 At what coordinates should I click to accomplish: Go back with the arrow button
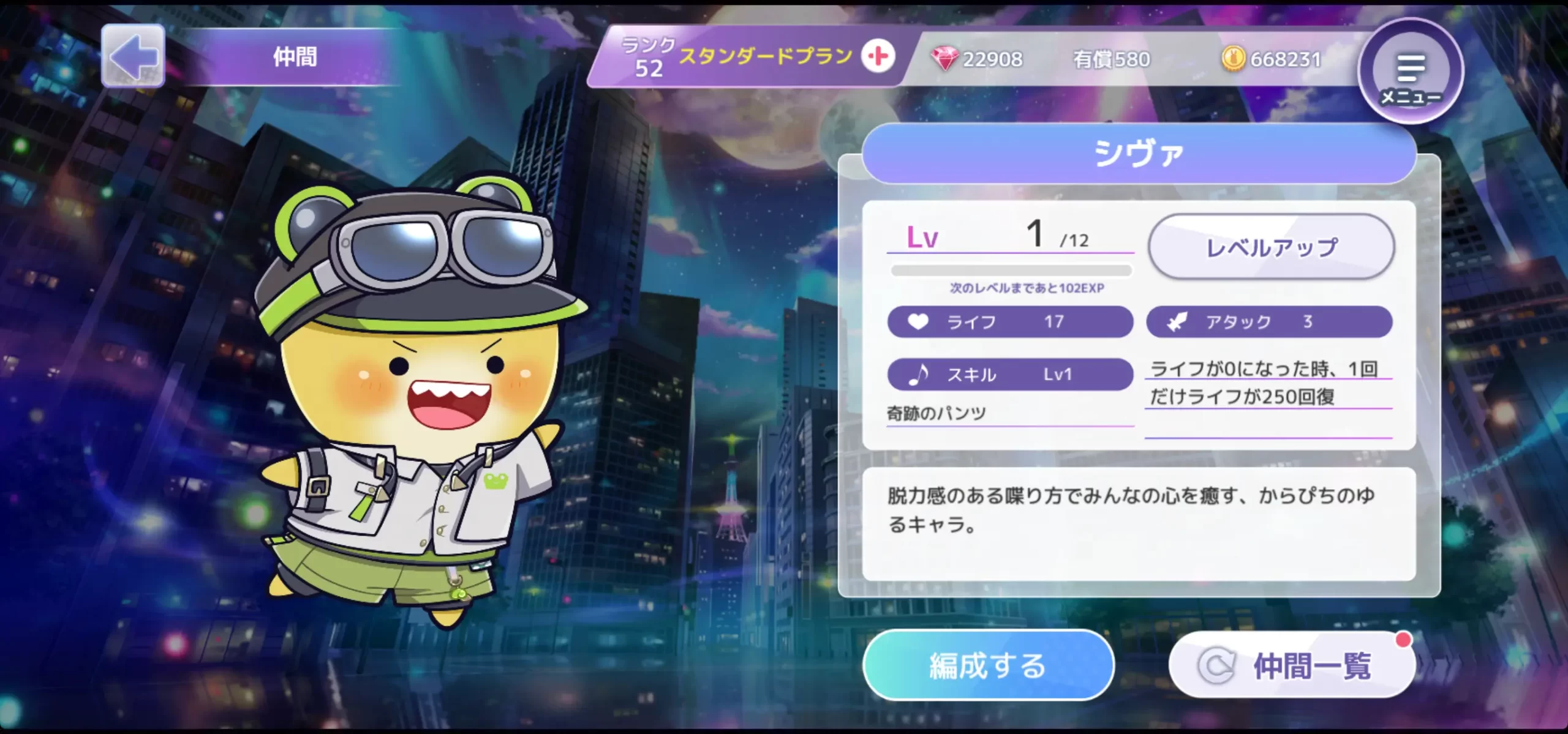[133, 56]
